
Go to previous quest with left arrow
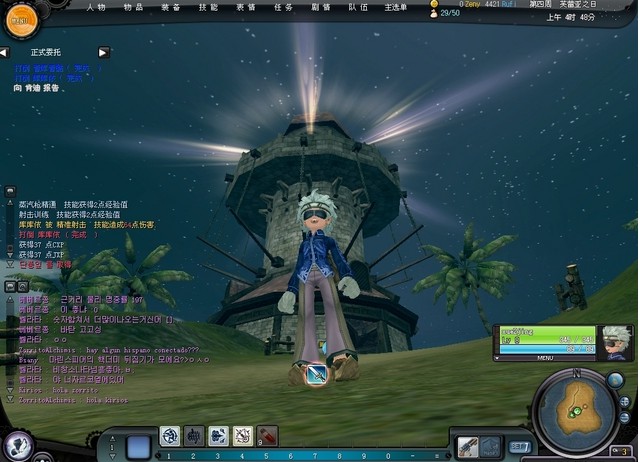point(5,52)
